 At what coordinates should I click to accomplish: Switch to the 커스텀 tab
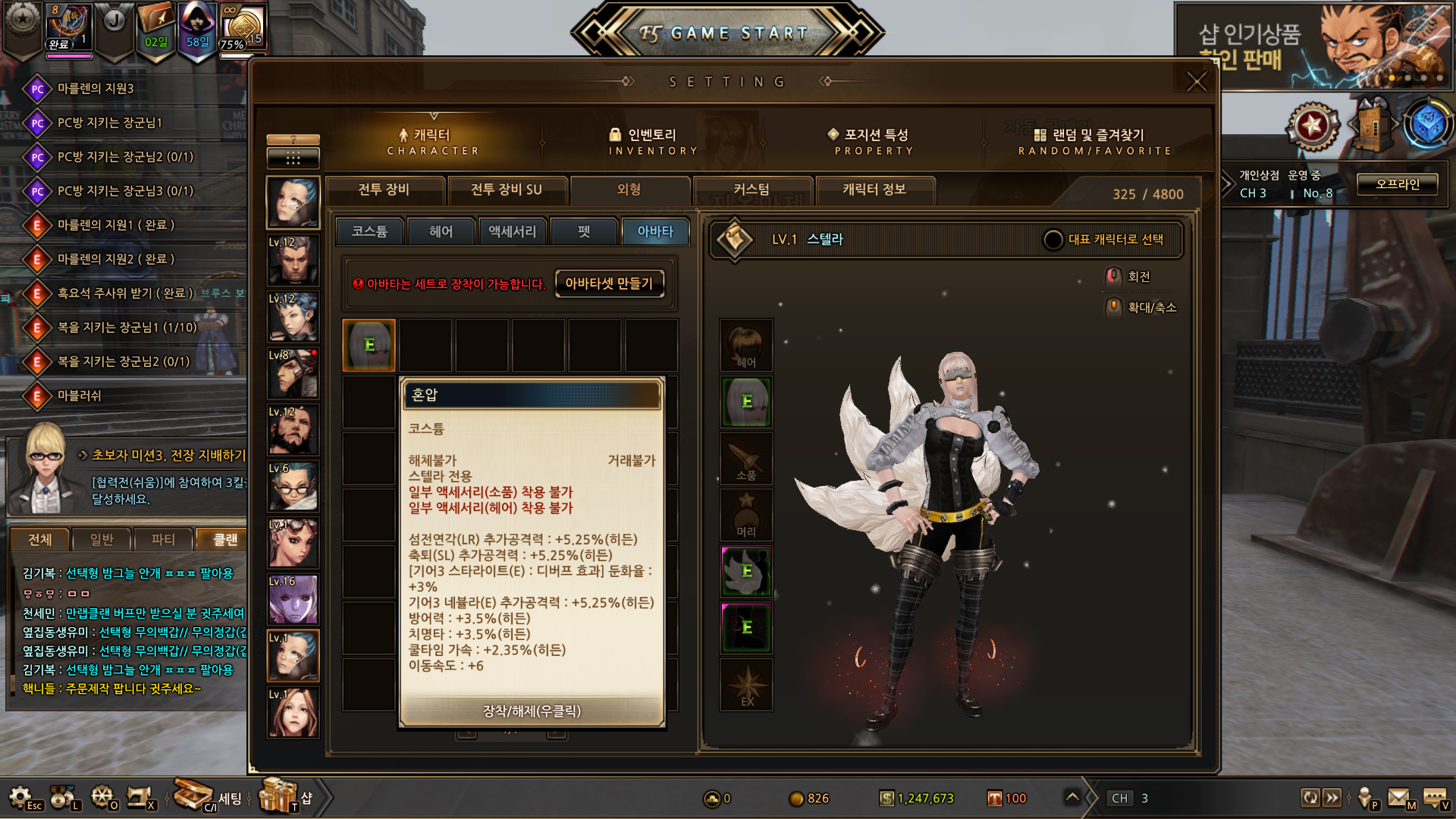click(x=752, y=190)
